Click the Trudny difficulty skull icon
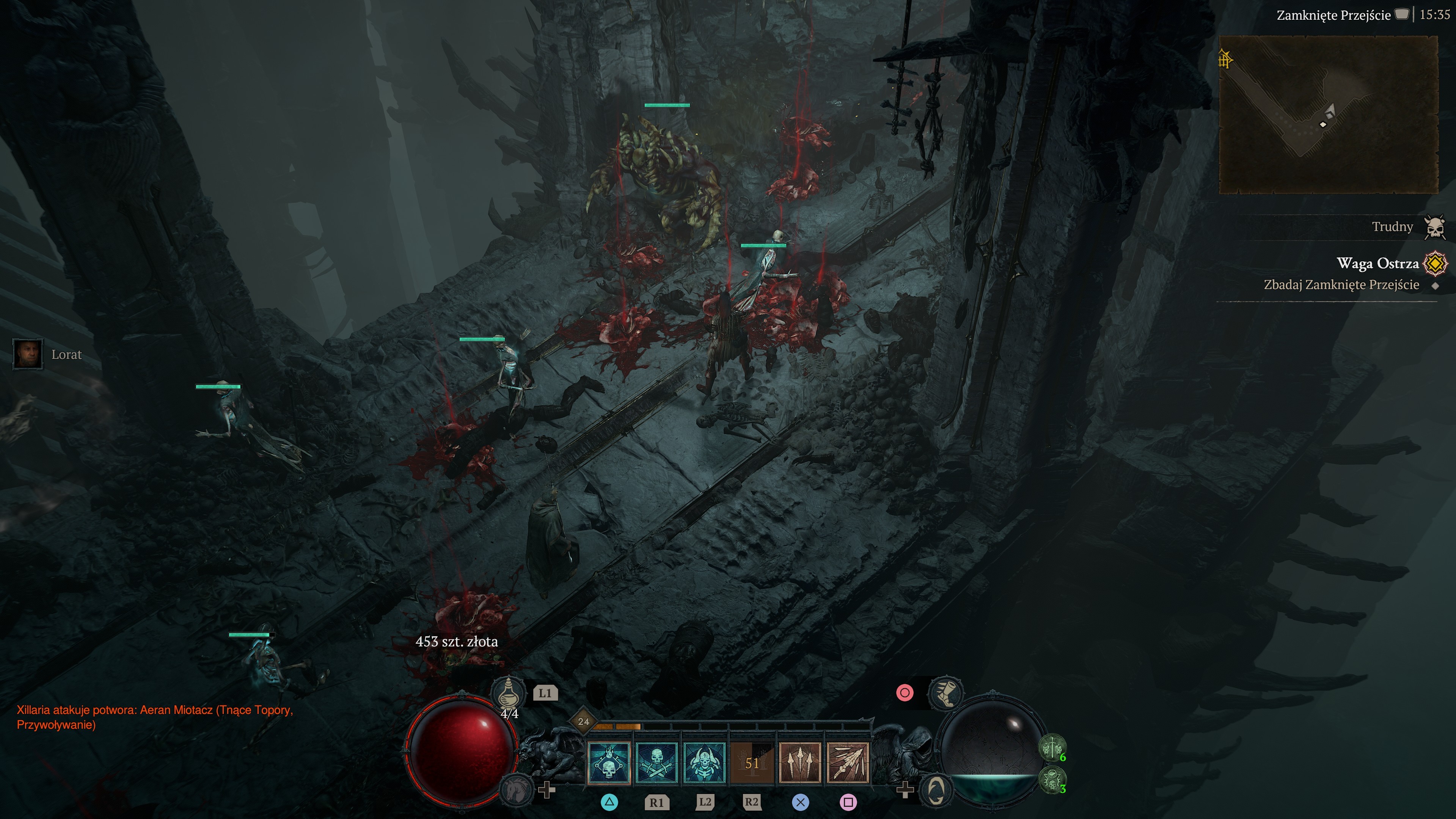 (x=1434, y=227)
